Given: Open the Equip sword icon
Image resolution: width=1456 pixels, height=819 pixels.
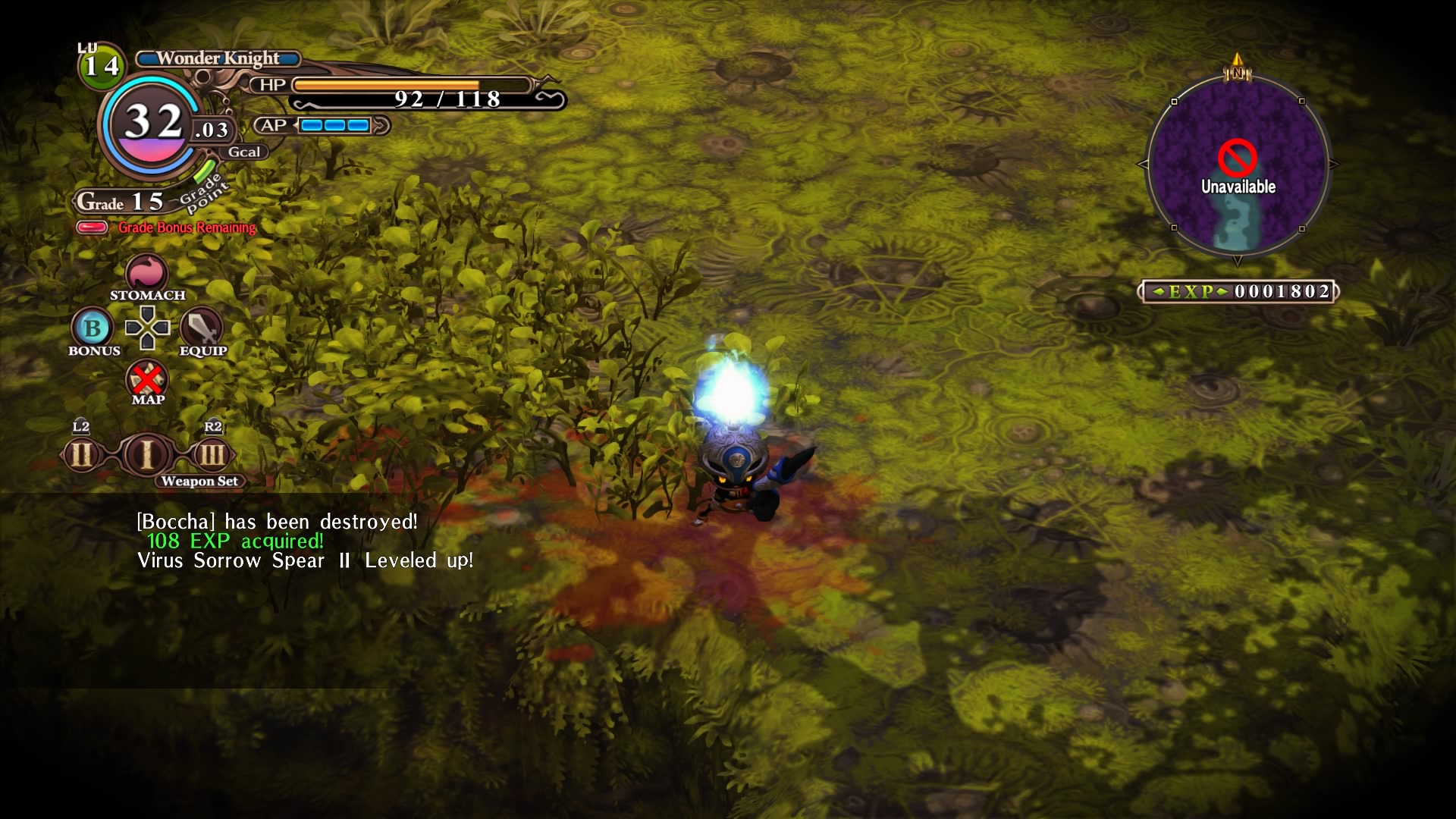Looking at the screenshot, I should pyautogui.click(x=202, y=328).
